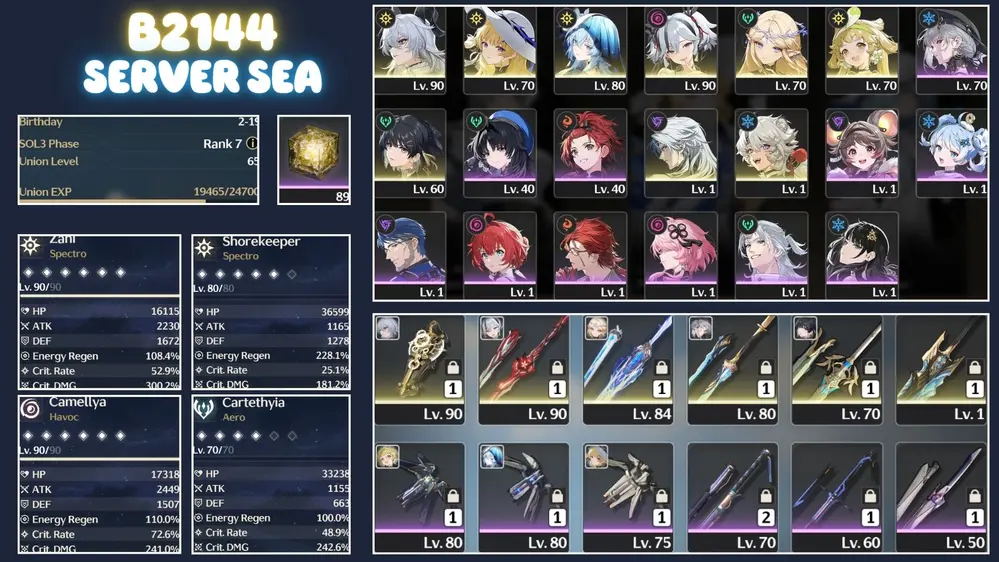Select the Lv. 60 black-haired character portrait

[x=410, y=153]
